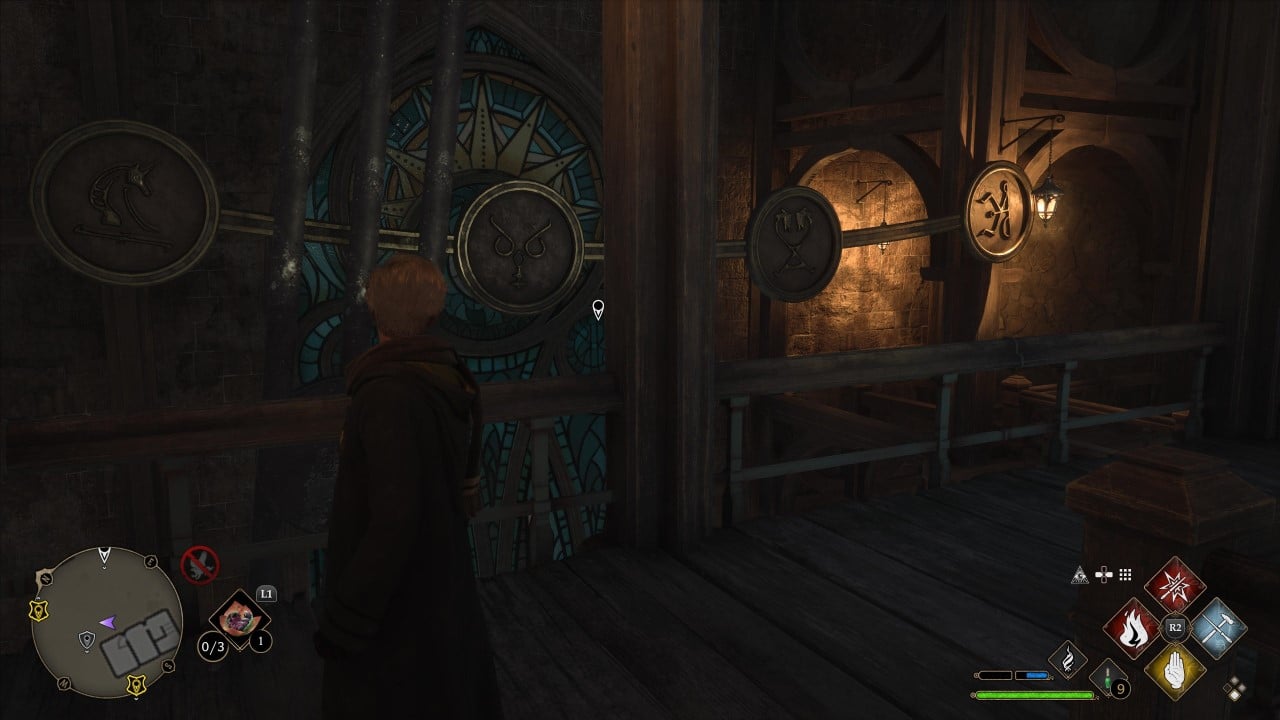
Task: Click the basic cast flame icon
Action: (x=1068, y=657)
